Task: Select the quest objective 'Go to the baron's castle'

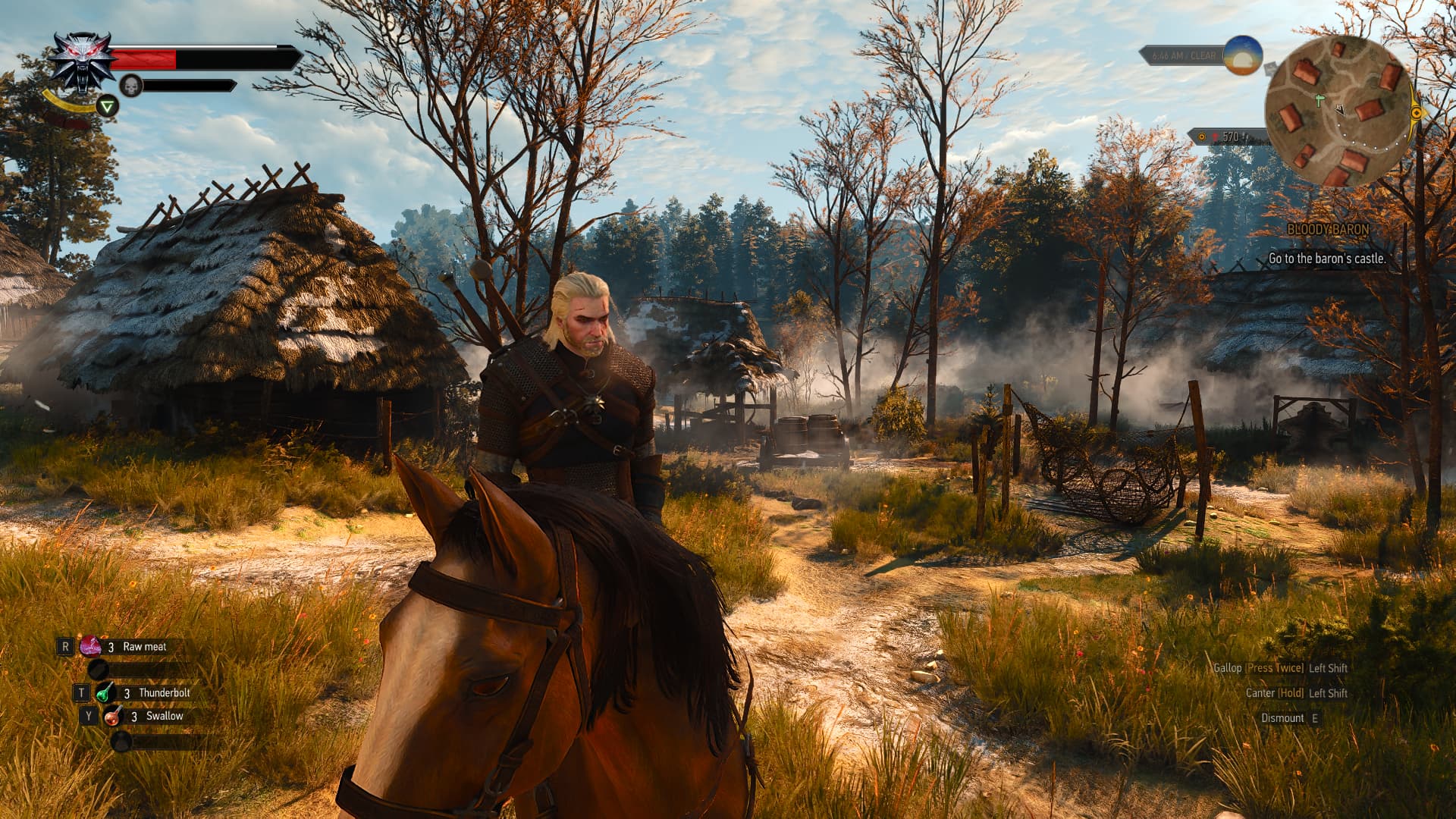Action: [x=1327, y=259]
